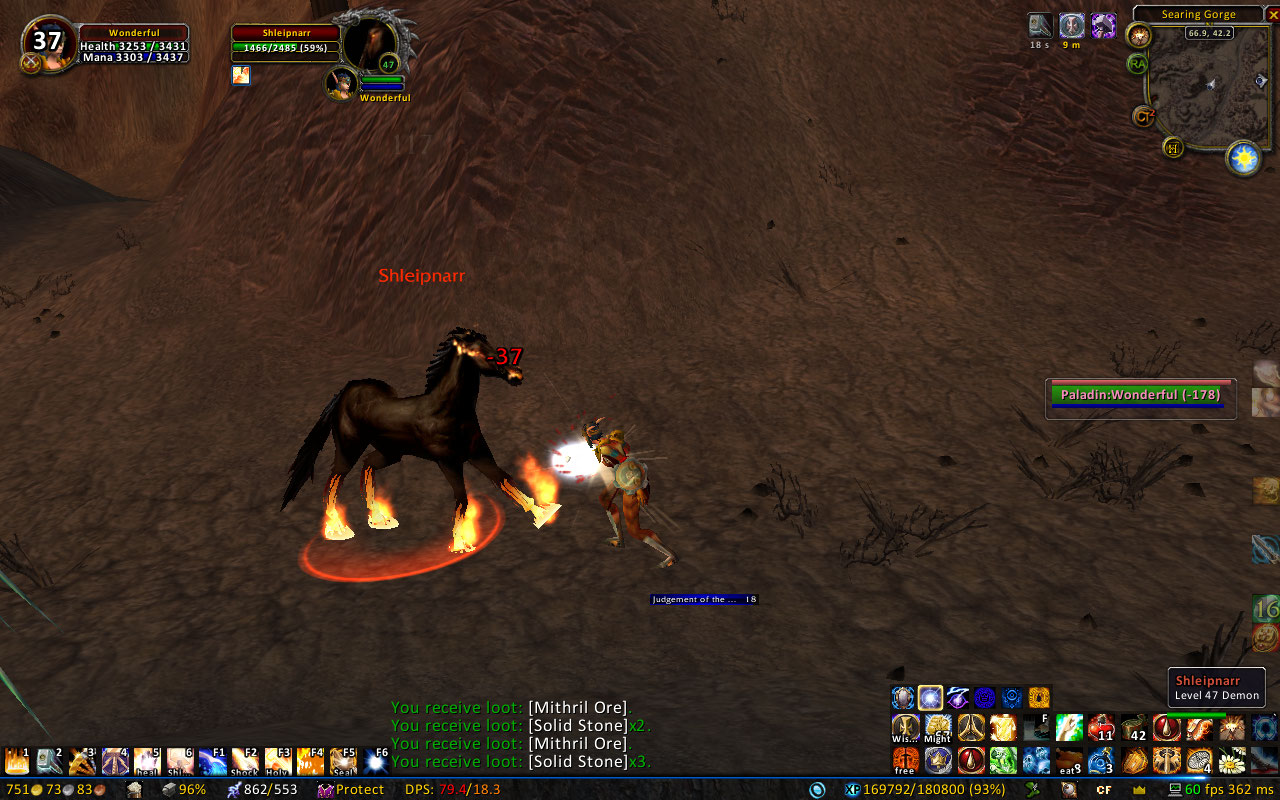Cast the Might blessing icon
Image resolution: width=1280 pixels, height=800 pixels.
938,727
